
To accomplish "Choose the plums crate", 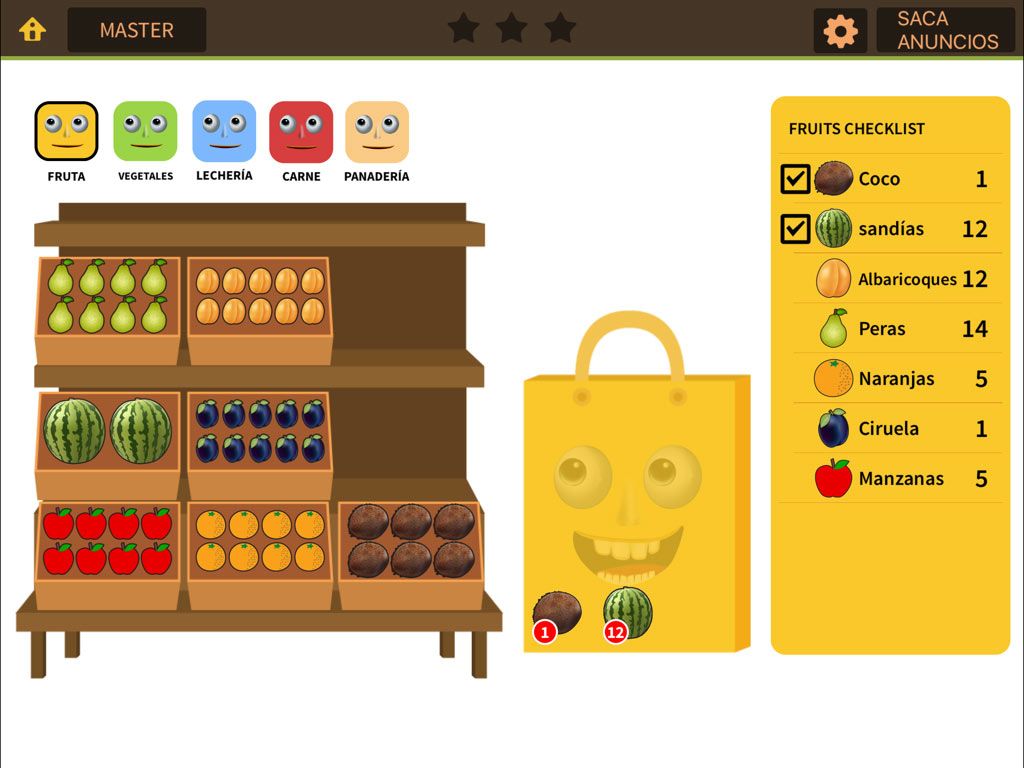I will coord(260,431).
